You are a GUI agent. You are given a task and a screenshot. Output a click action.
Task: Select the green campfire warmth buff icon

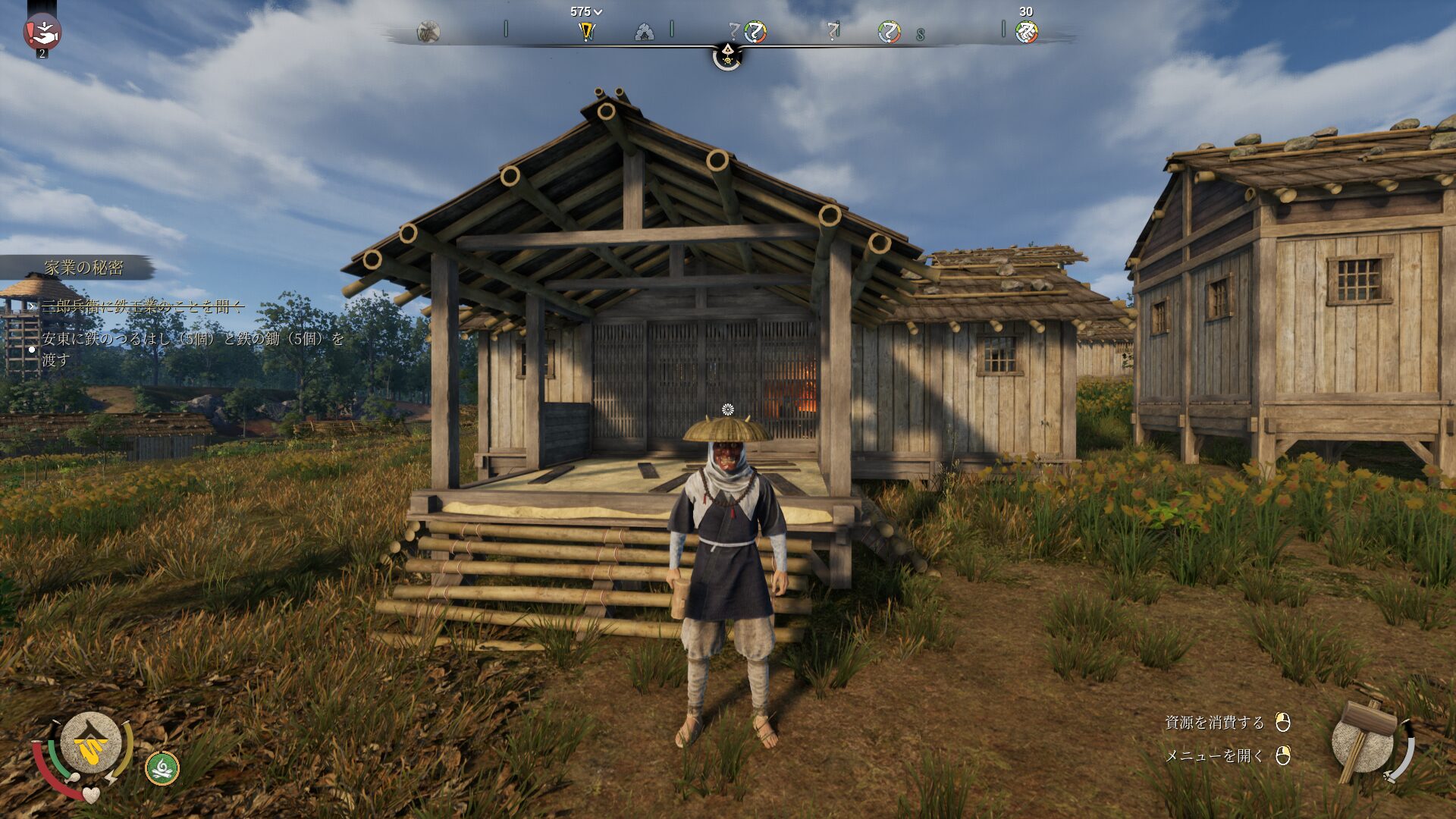click(162, 768)
